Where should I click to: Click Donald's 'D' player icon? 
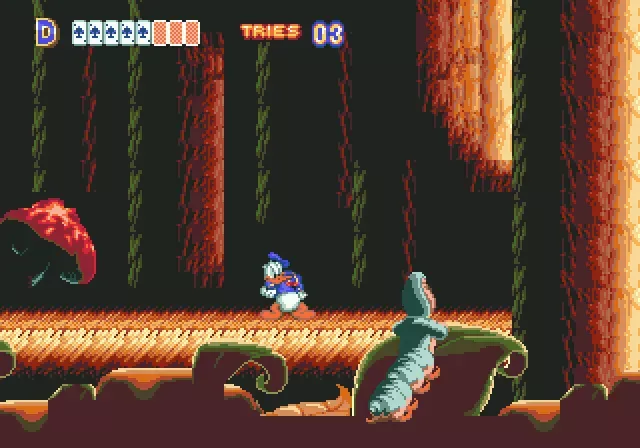point(46,32)
